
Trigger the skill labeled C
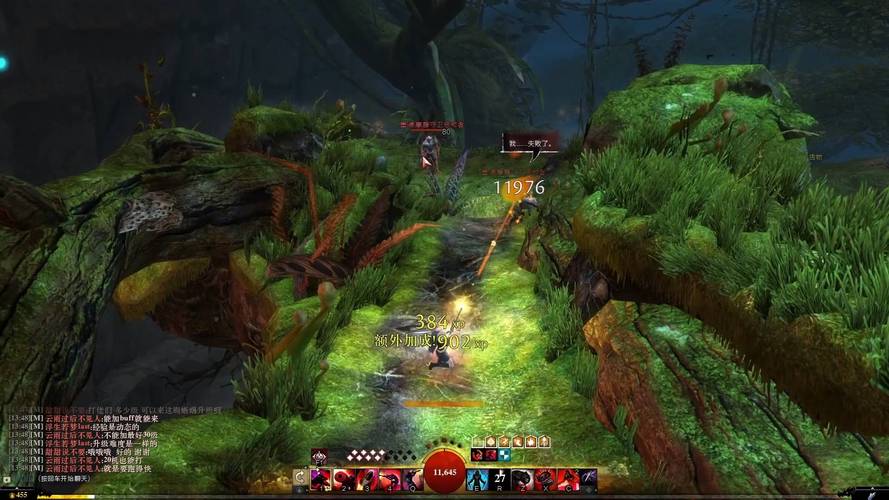566,479
